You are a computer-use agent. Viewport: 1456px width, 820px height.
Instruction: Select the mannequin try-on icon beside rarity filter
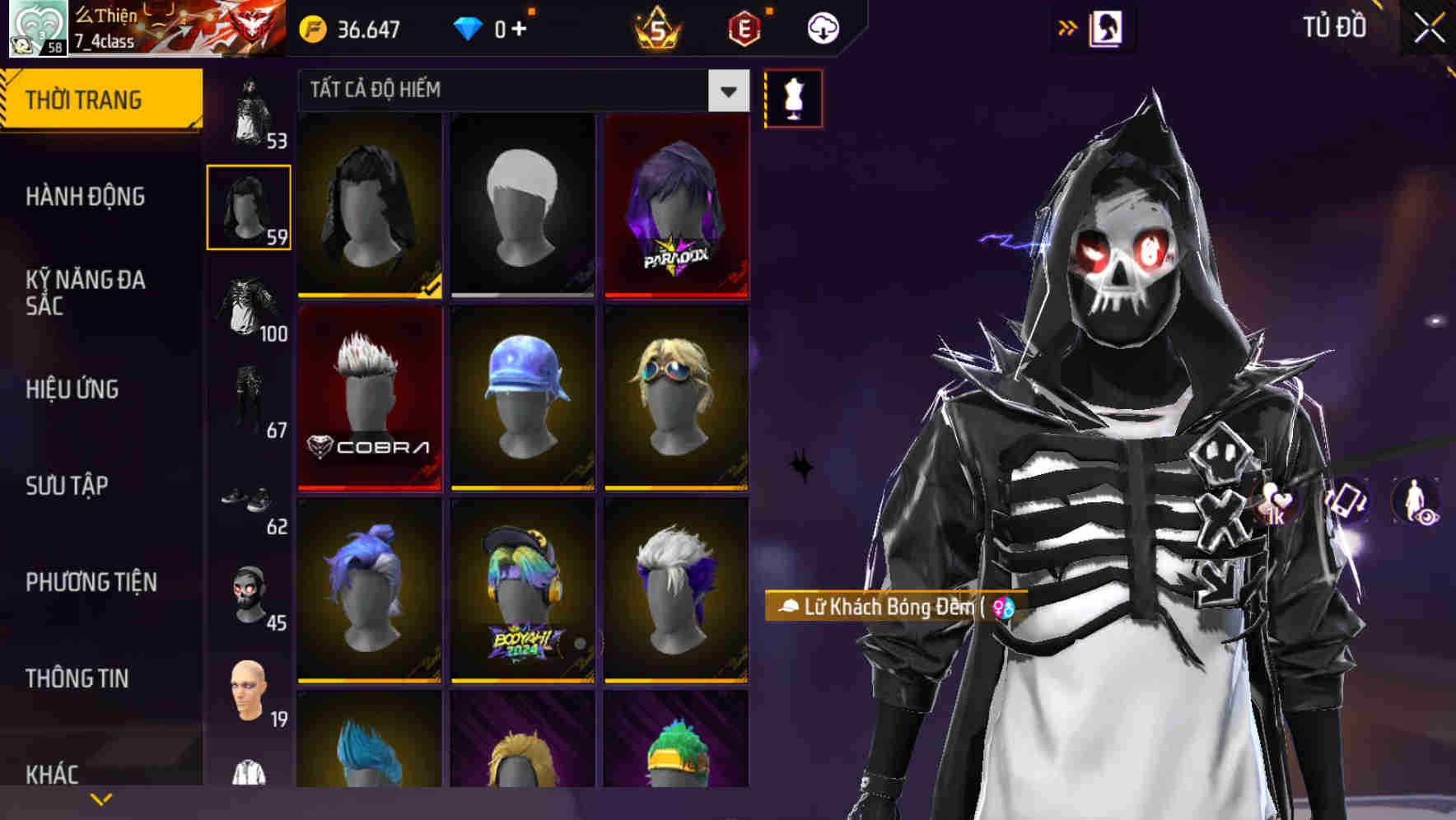pos(792,97)
